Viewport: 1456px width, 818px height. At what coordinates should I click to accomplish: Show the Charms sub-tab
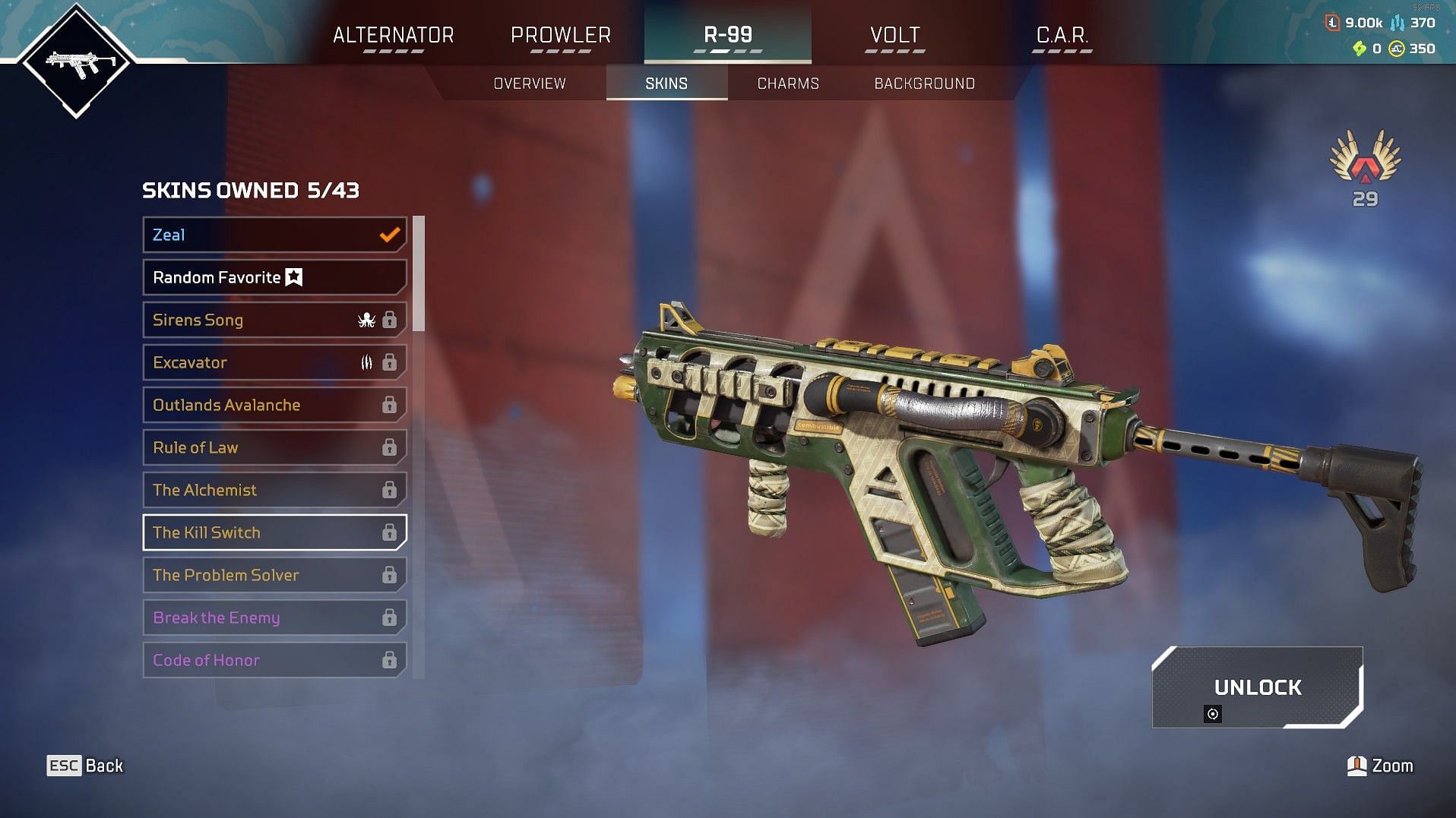[x=788, y=84]
